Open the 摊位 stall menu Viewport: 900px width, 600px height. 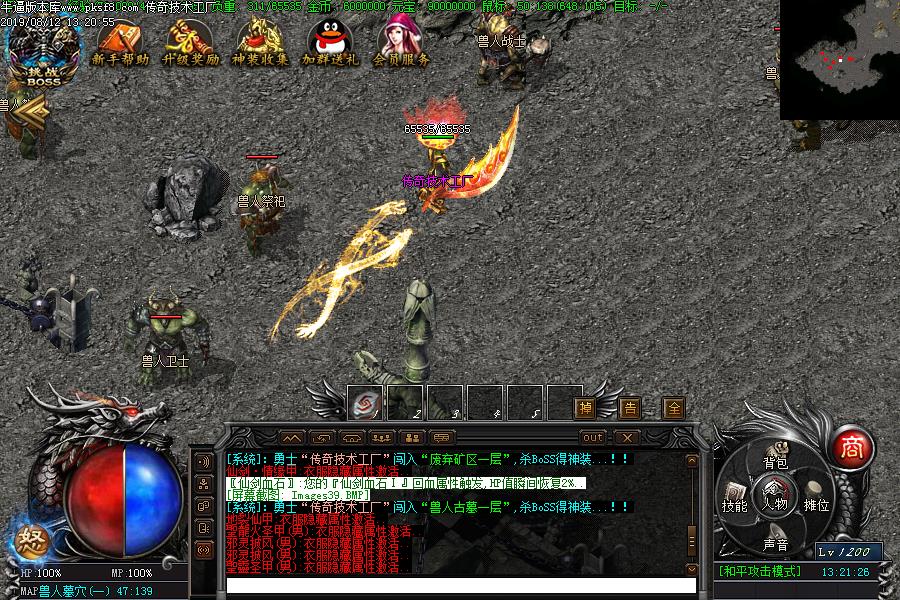pyautogui.click(x=816, y=505)
